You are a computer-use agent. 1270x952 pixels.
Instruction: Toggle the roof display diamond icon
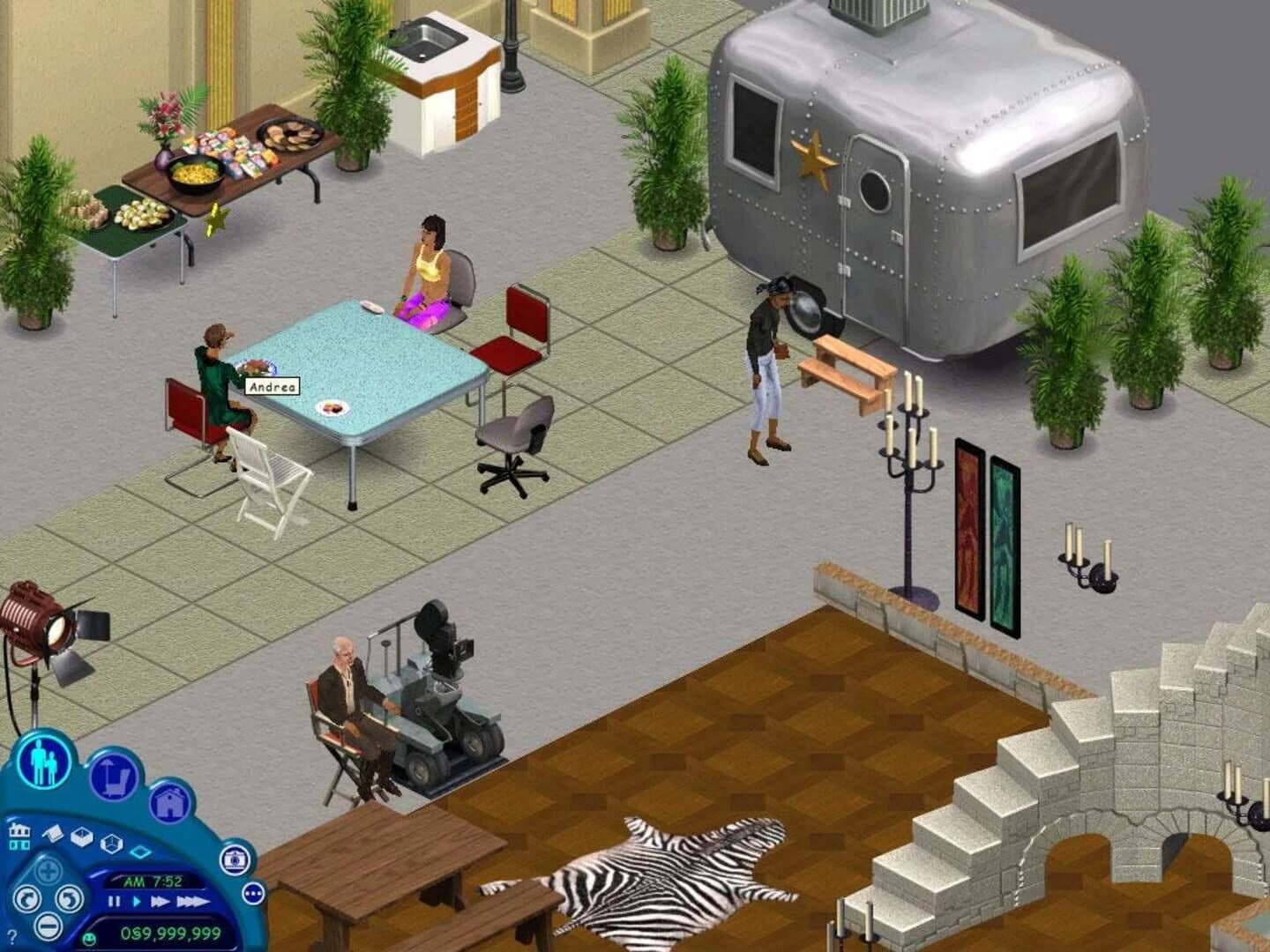click(139, 852)
